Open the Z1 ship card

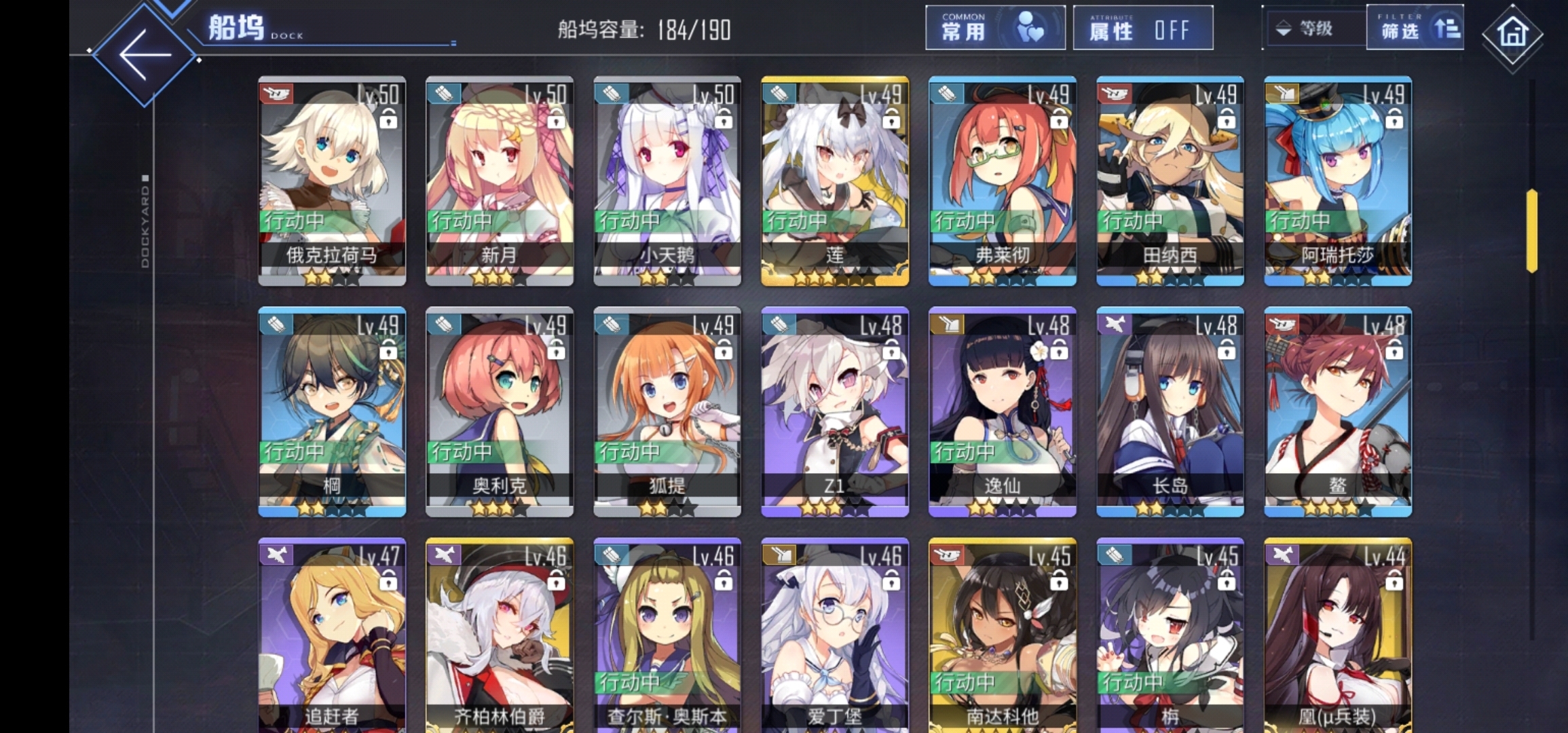(835, 411)
